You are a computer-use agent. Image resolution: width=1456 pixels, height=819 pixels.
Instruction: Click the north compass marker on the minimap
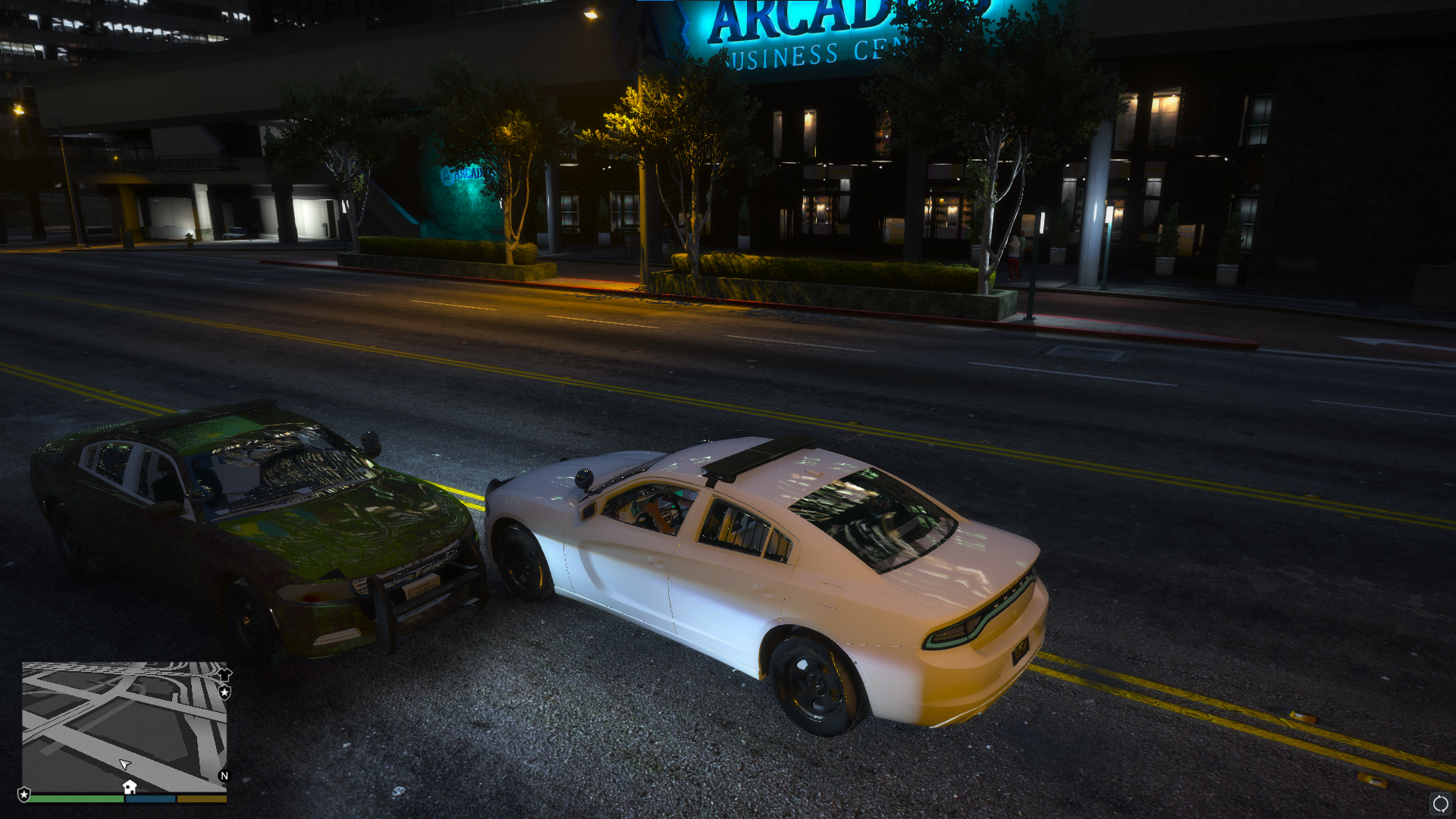224,776
